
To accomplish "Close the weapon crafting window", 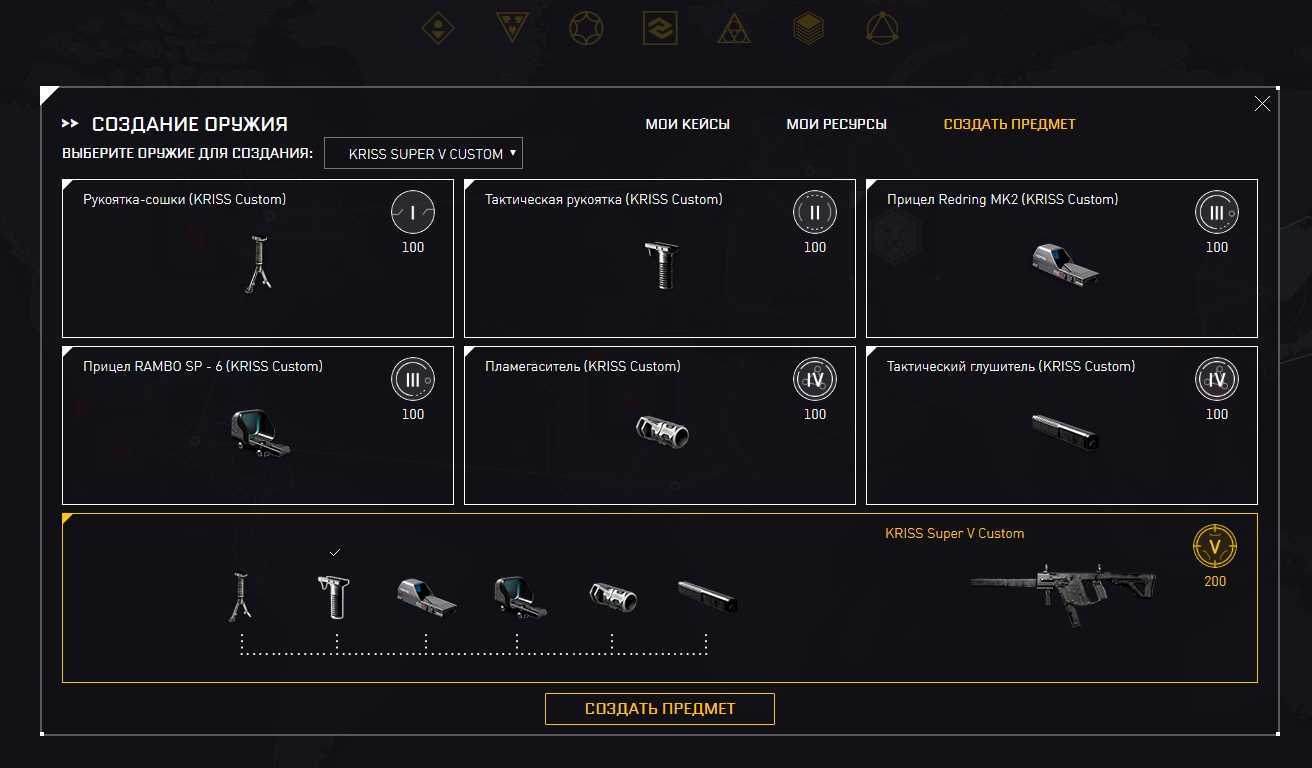I will pyautogui.click(x=1262, y=104).
